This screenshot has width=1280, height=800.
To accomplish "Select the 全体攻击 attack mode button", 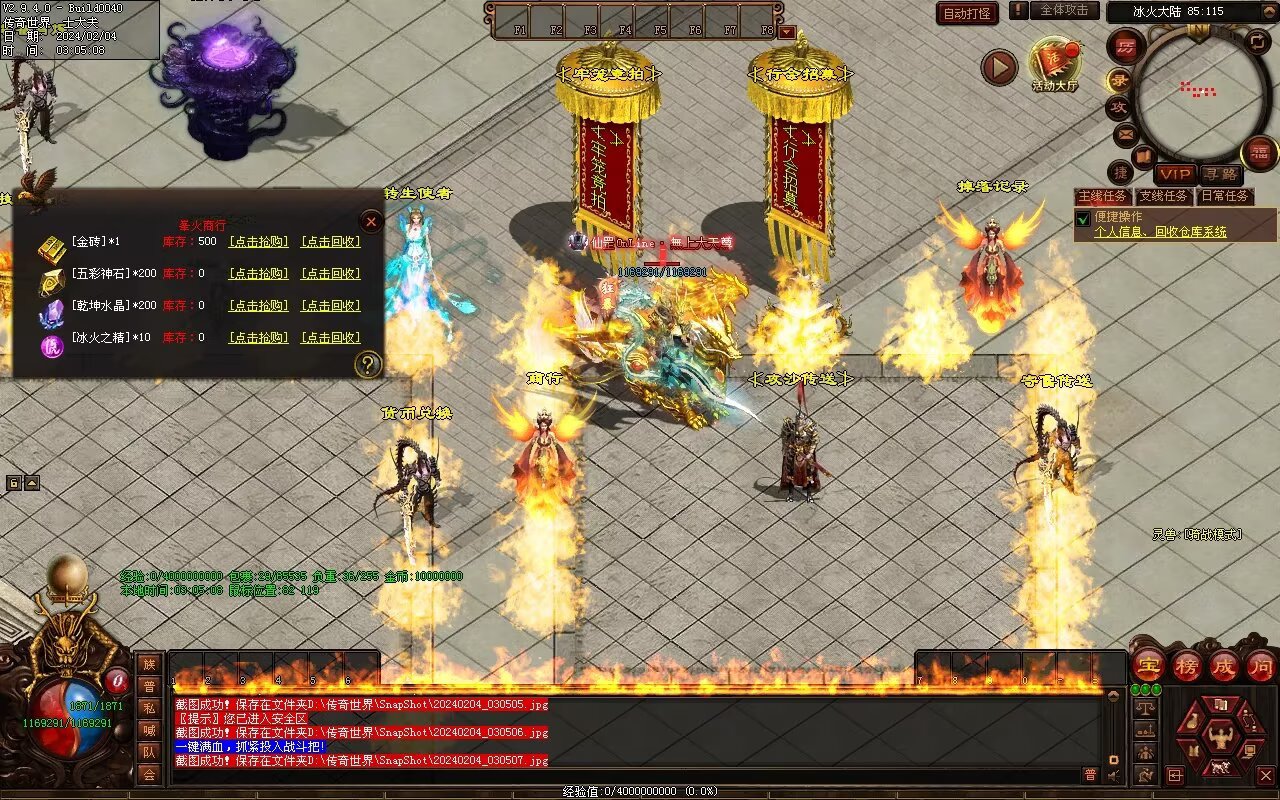I will click(x=1064, y=11).
